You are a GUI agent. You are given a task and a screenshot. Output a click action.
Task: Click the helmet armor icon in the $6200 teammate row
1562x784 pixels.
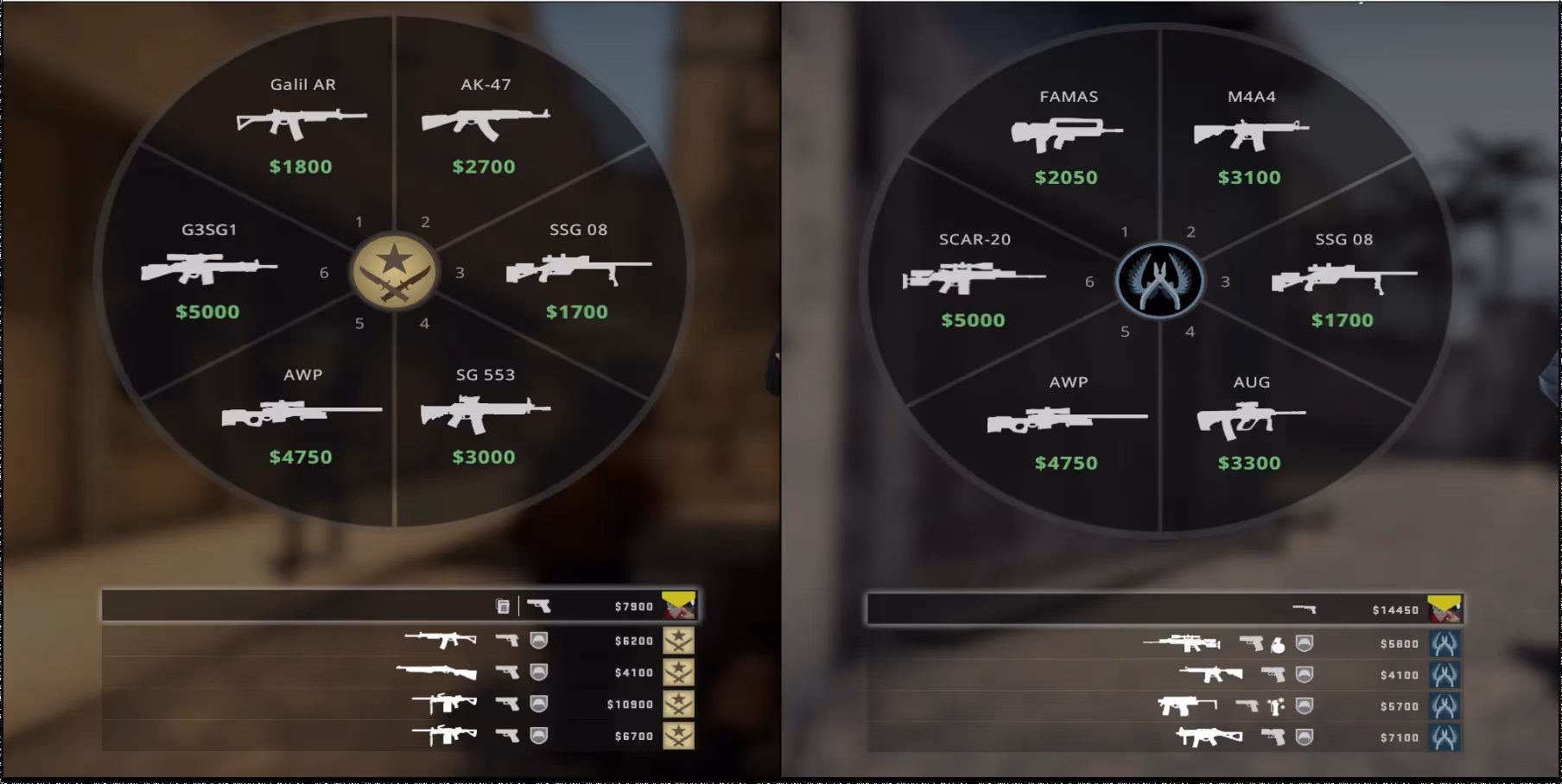(x=539, y=640)
